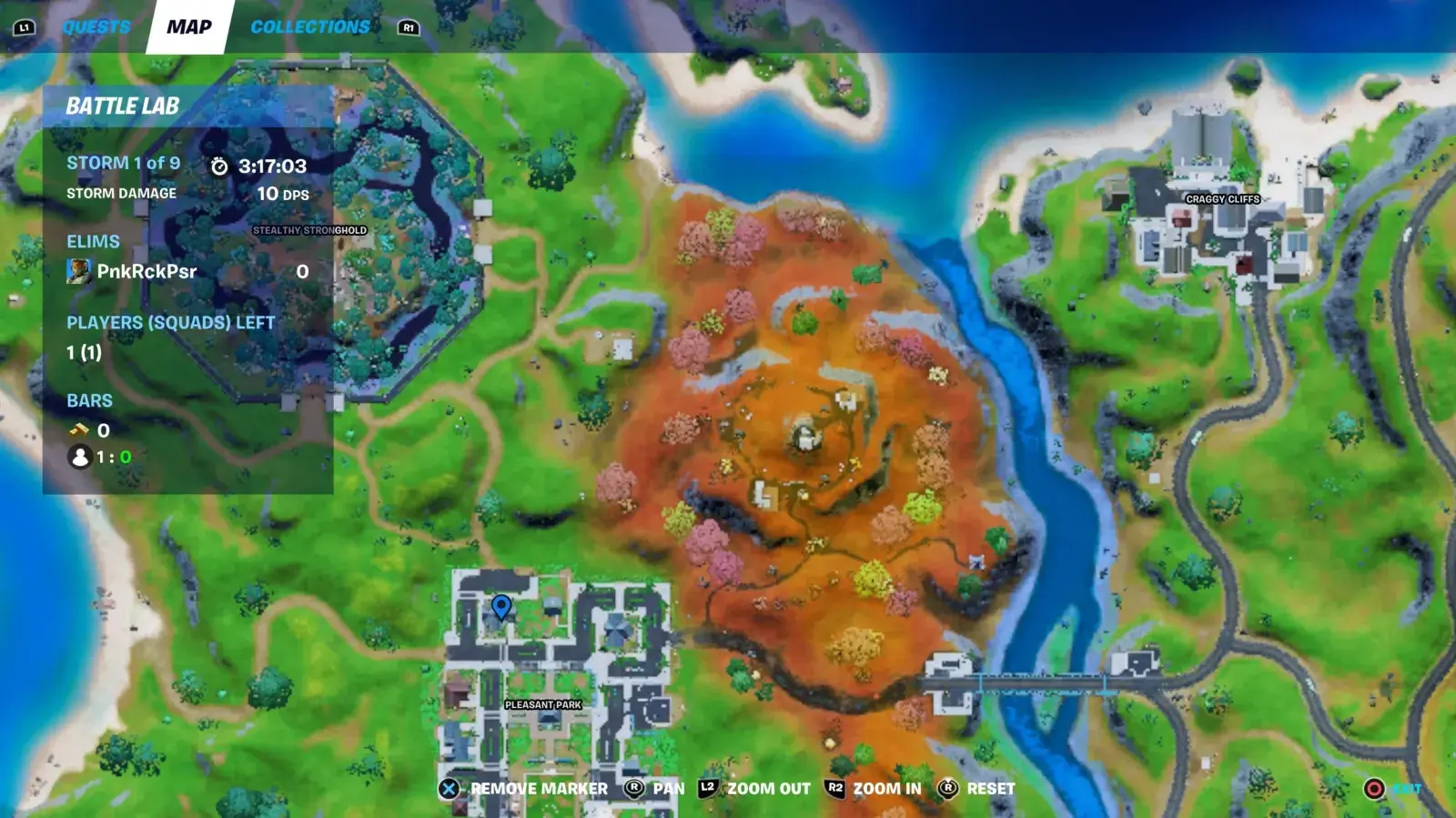The image size is (1456, 818).
Task: Click the blue map marker pin
Action: (500, 606)
